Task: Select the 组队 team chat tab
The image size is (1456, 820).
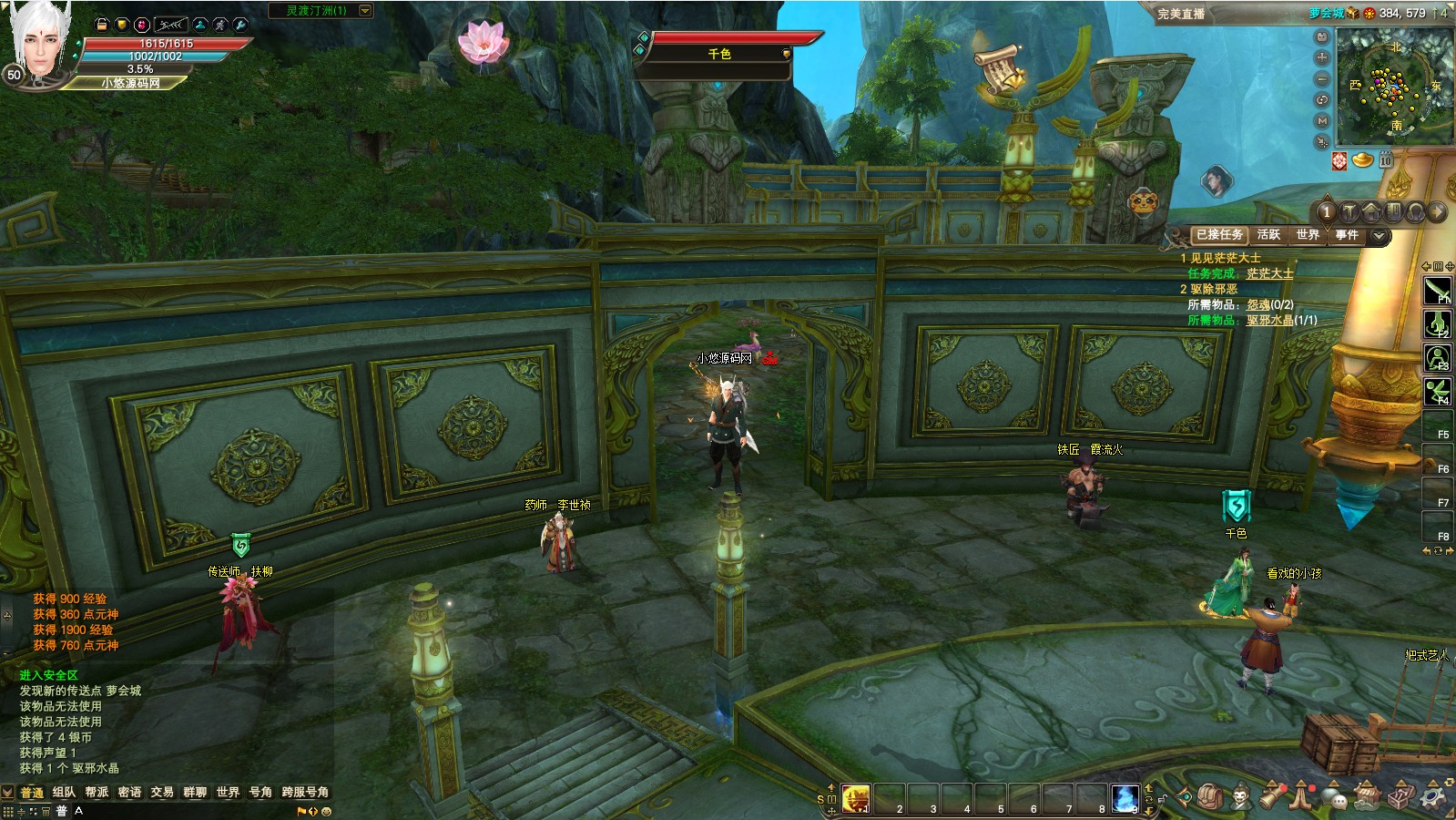Action: 64,792
